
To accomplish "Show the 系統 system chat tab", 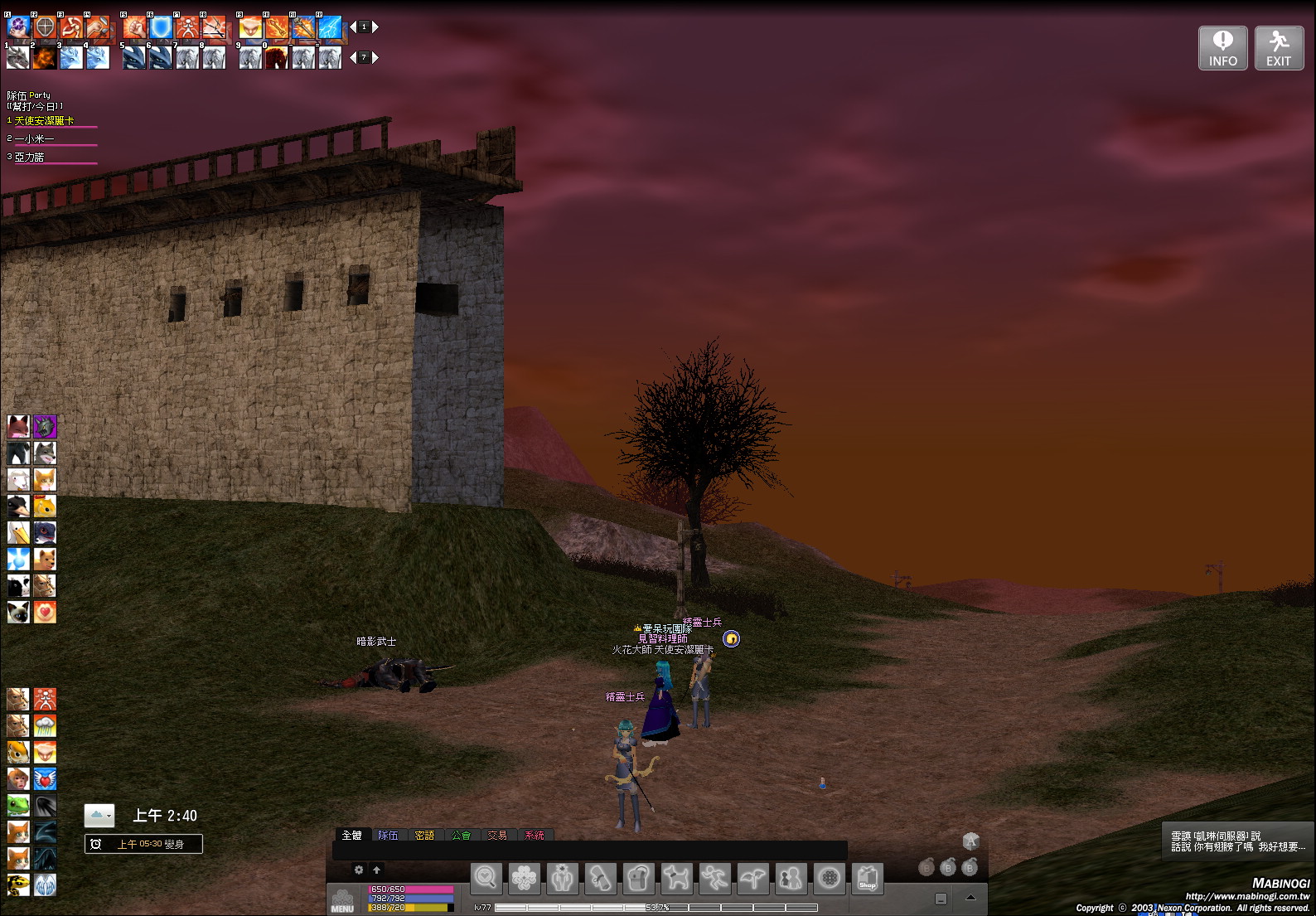I will click(x=535, y=835).
